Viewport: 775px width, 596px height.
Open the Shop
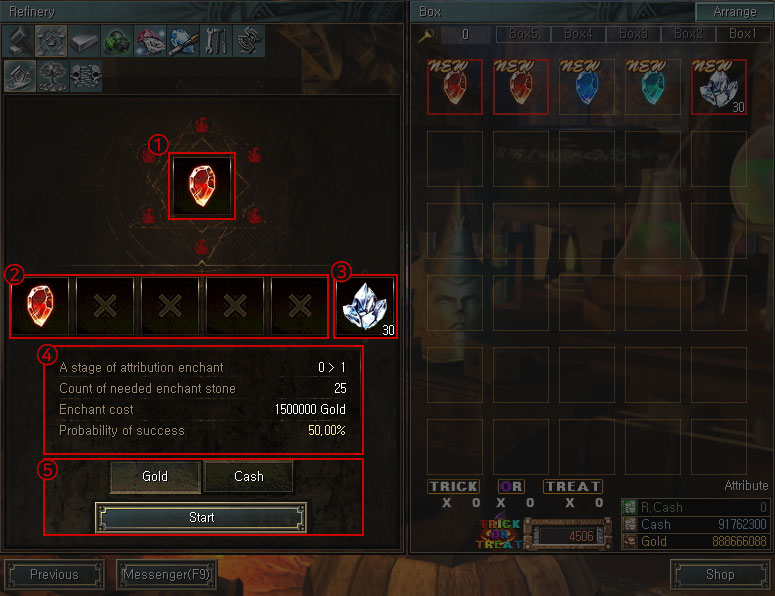720,574
